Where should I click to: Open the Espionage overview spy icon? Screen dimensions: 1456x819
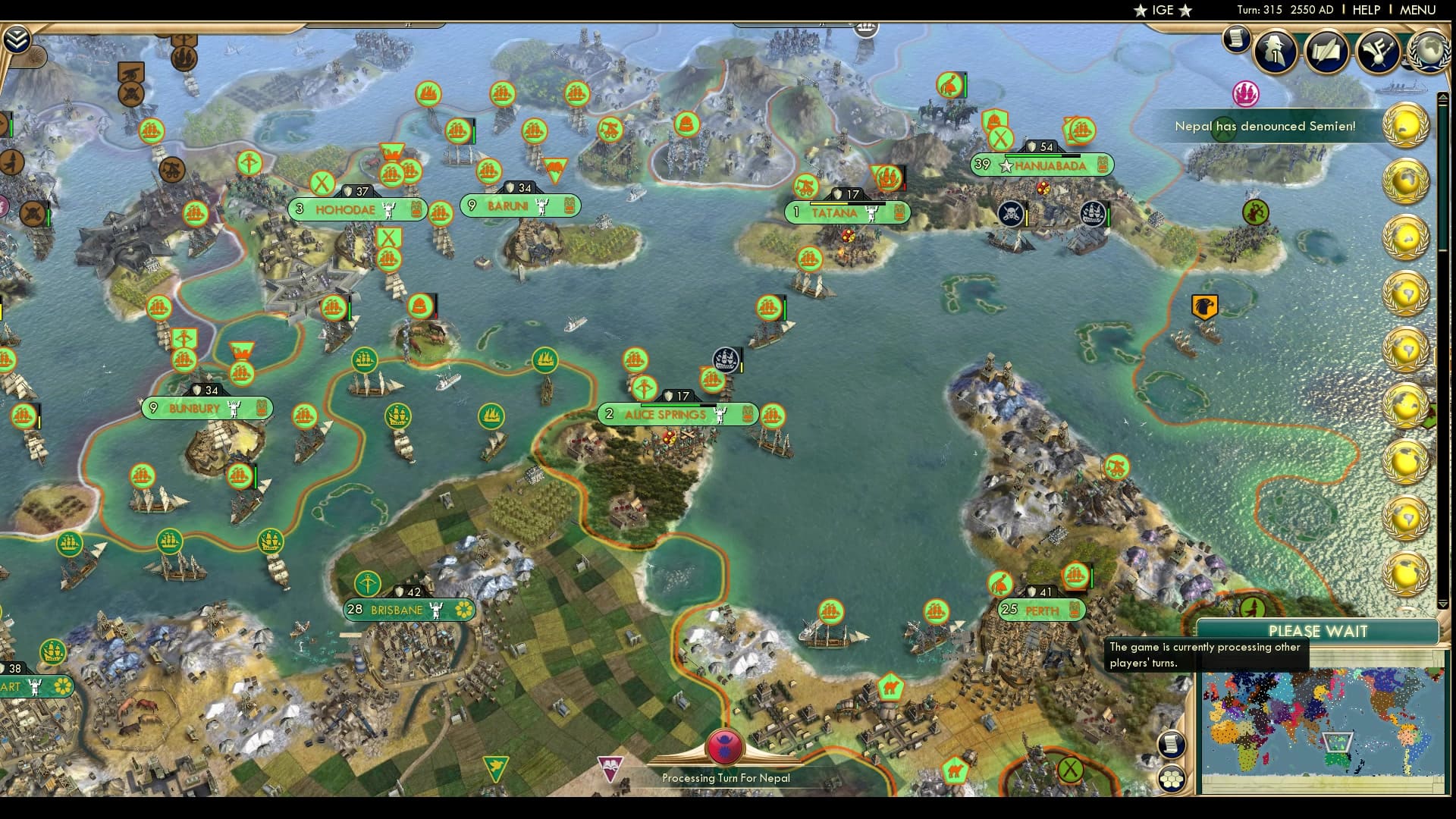(x=1274, y=50)
